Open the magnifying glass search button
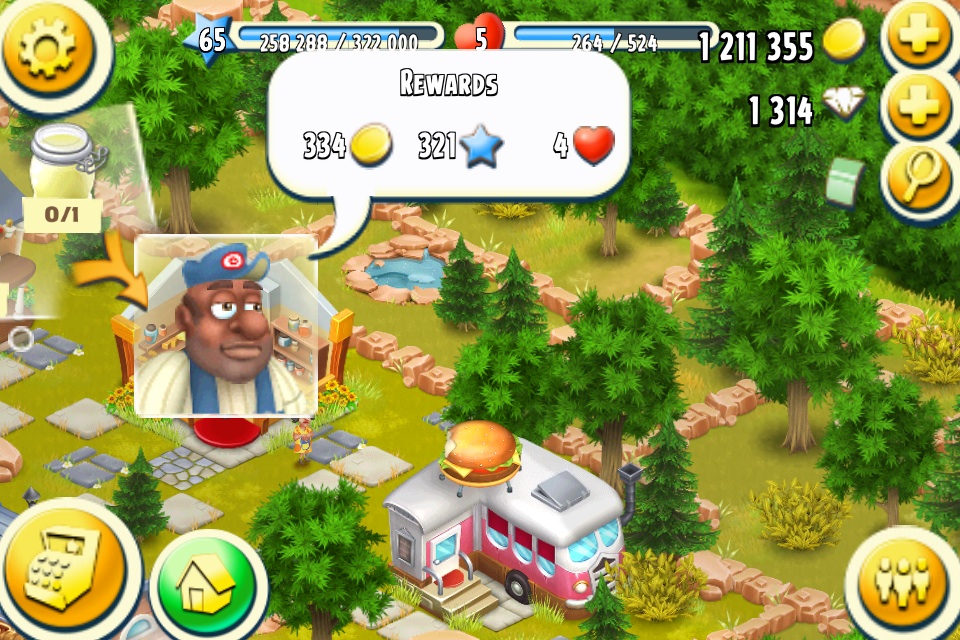Screen dimensions: 960x640 (919, 176)
